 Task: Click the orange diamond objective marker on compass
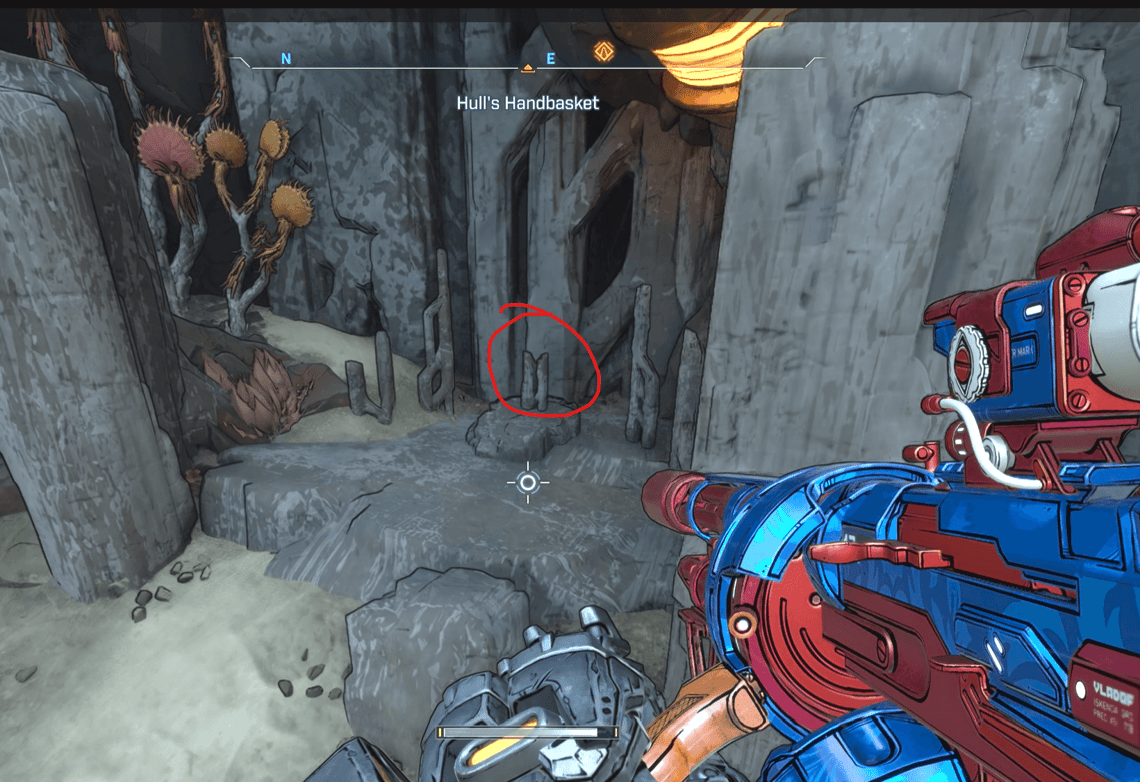[602, 51]
